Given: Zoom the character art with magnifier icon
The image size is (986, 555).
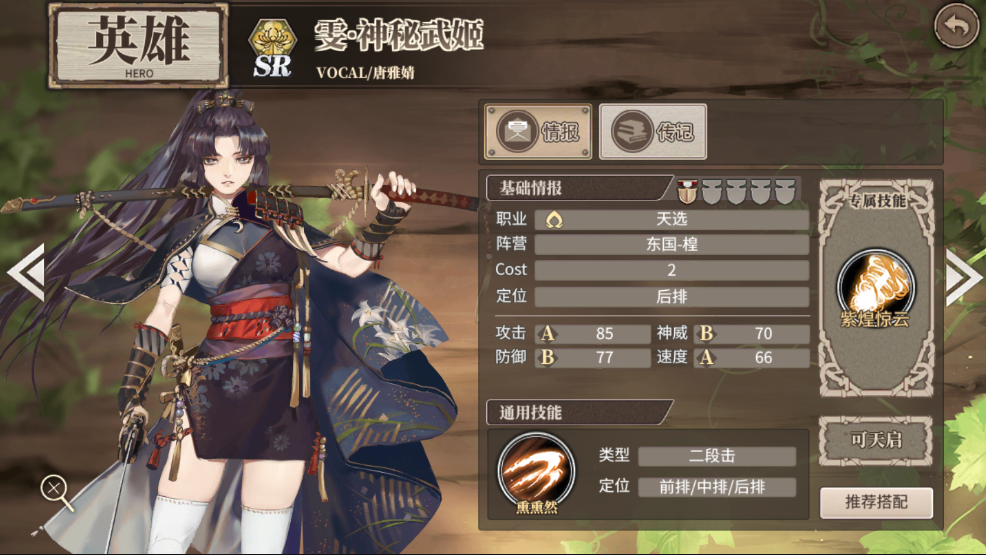Looking at the screenshot, I should click(55, 490).
